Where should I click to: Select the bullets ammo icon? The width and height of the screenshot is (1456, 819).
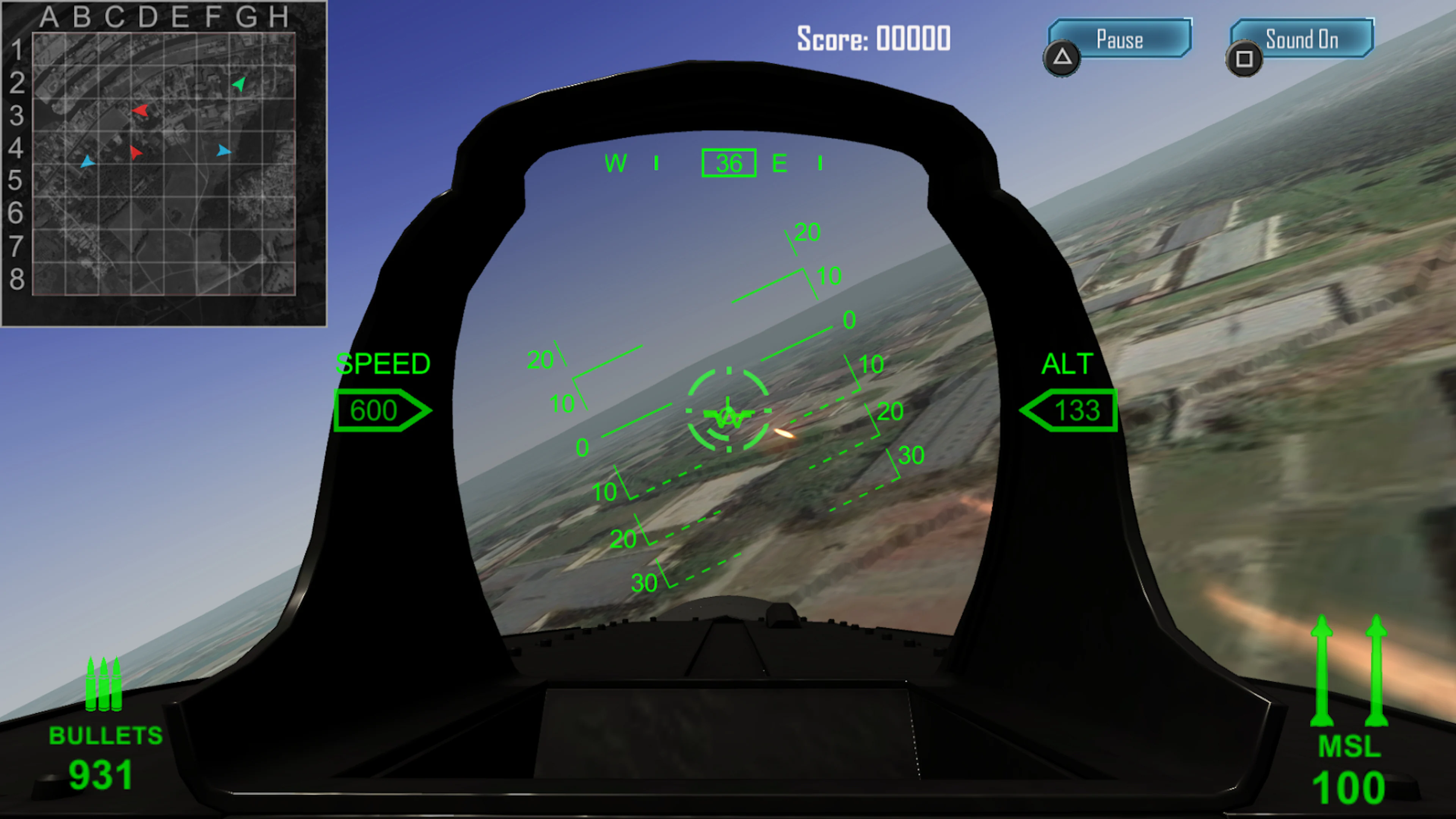[x=105, y=684]
